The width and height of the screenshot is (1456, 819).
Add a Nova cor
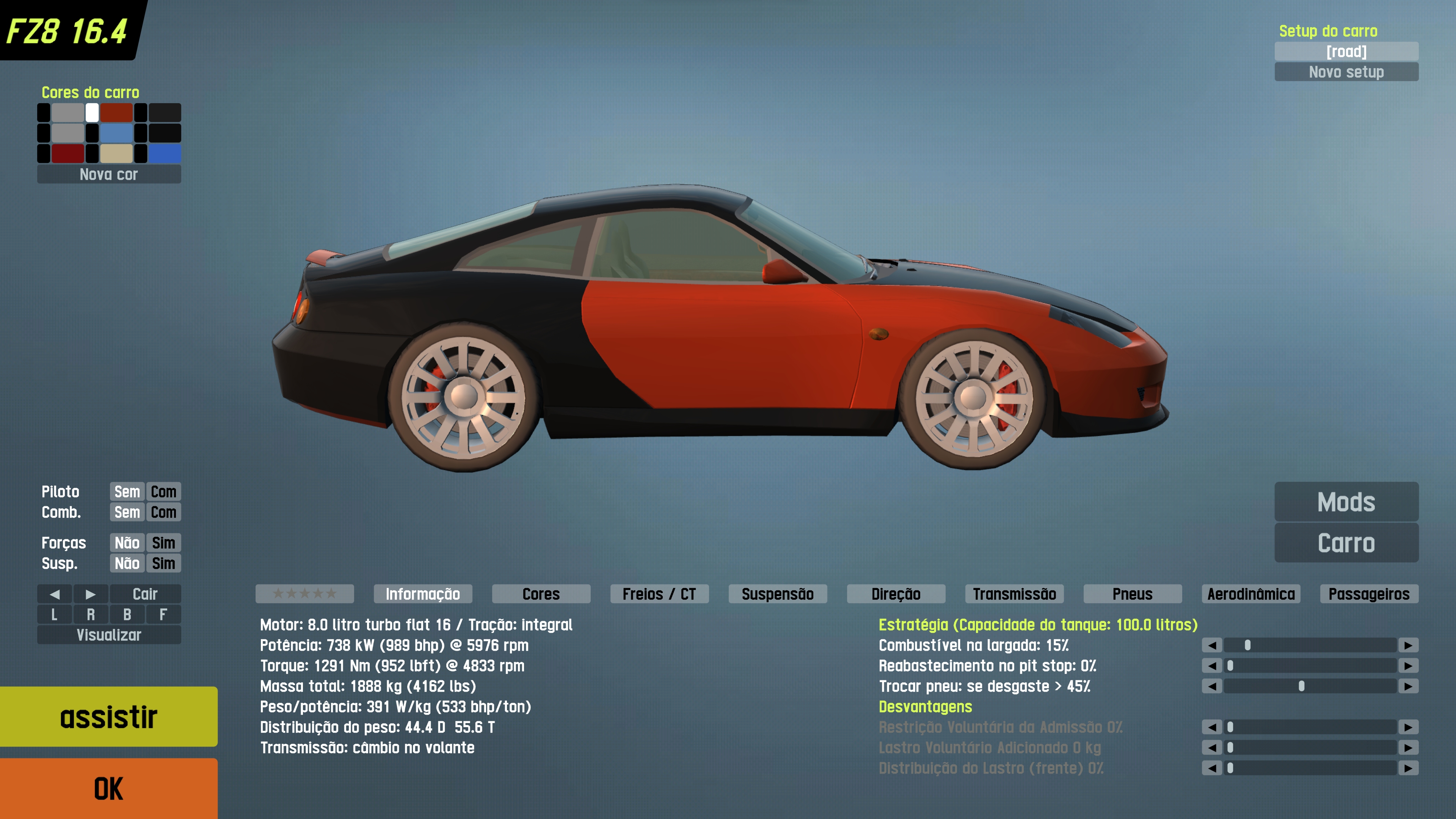tap(108, 174)
